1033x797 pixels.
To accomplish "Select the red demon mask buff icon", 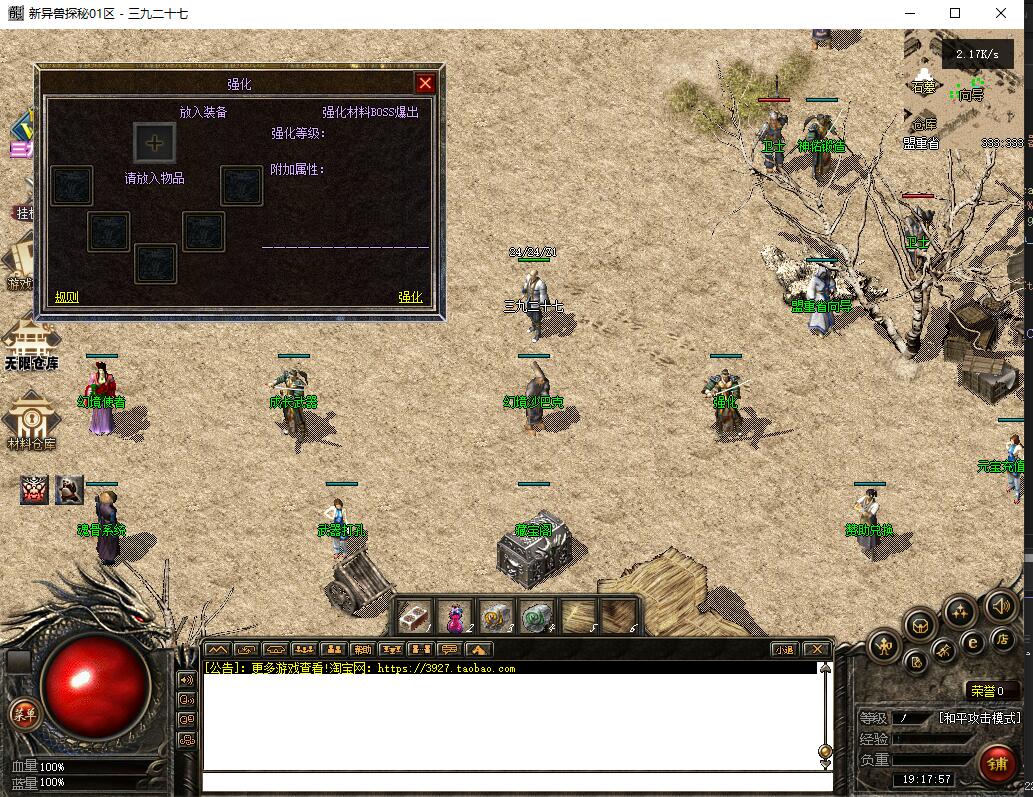I will (35, 489).
